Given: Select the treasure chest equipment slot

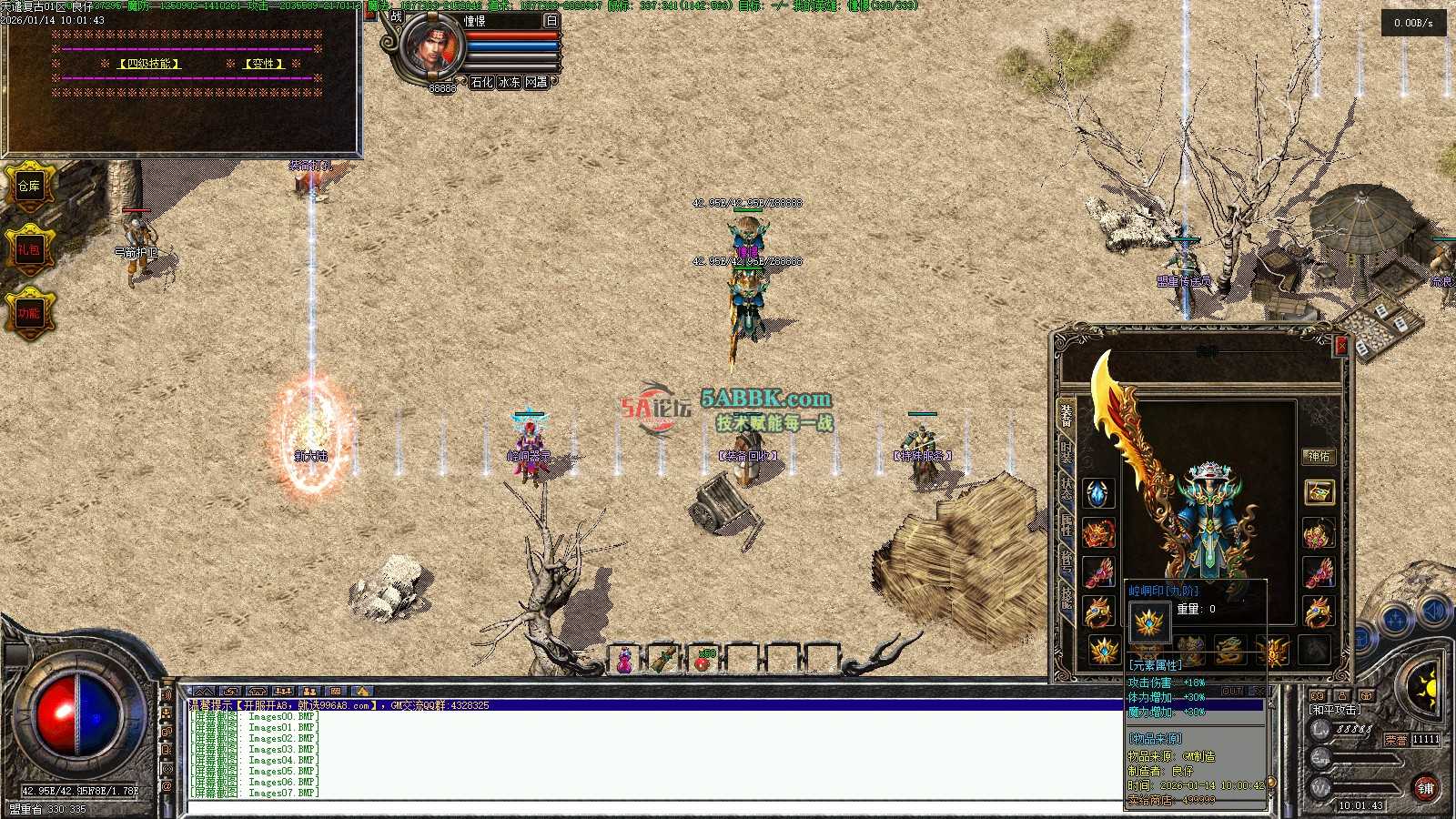Looking at the screenshot, I should pos(1318,492).
